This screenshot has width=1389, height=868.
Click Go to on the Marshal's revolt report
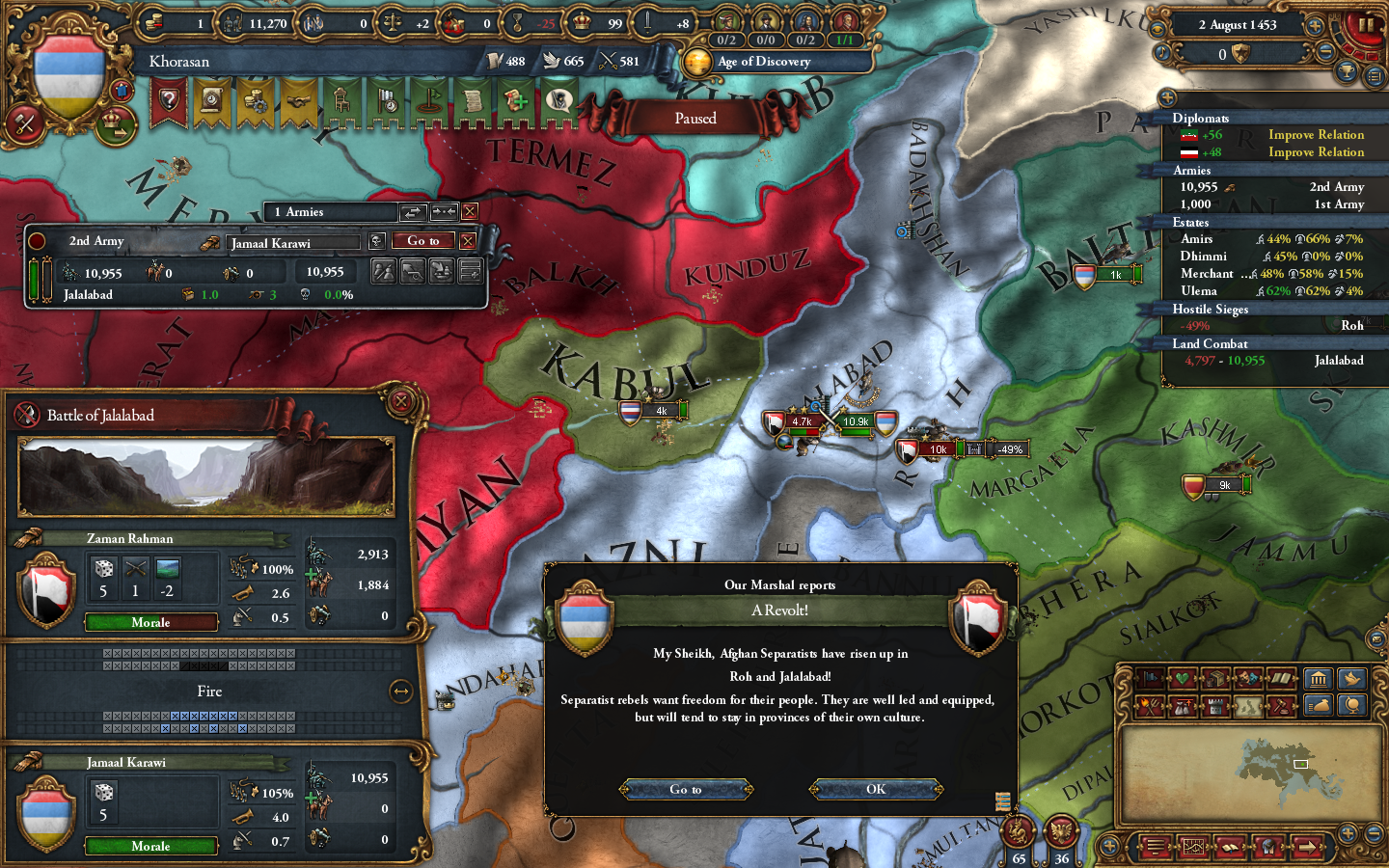685,789
